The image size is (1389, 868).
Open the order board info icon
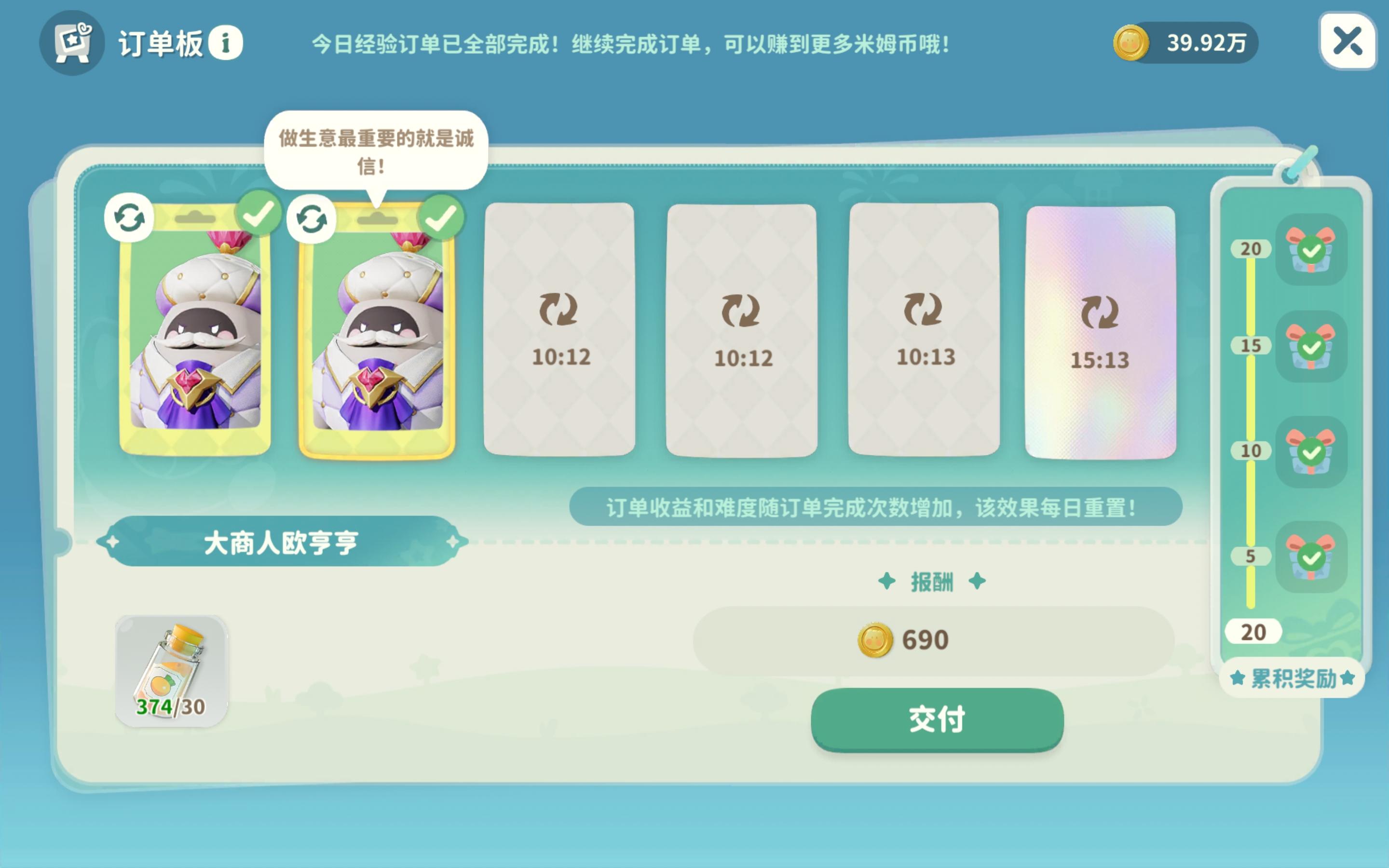(x=226, y=41)
